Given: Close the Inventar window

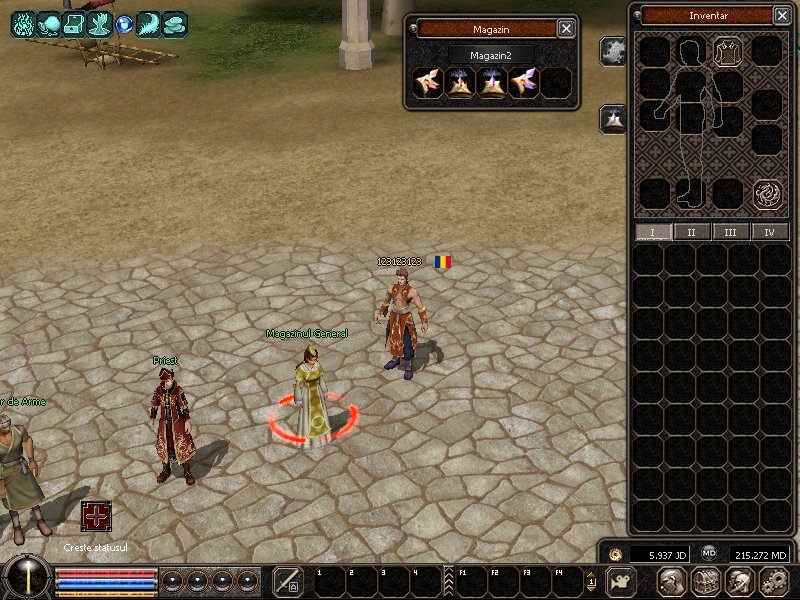Looking at the screenshot, I should click(x=781, y=15).
